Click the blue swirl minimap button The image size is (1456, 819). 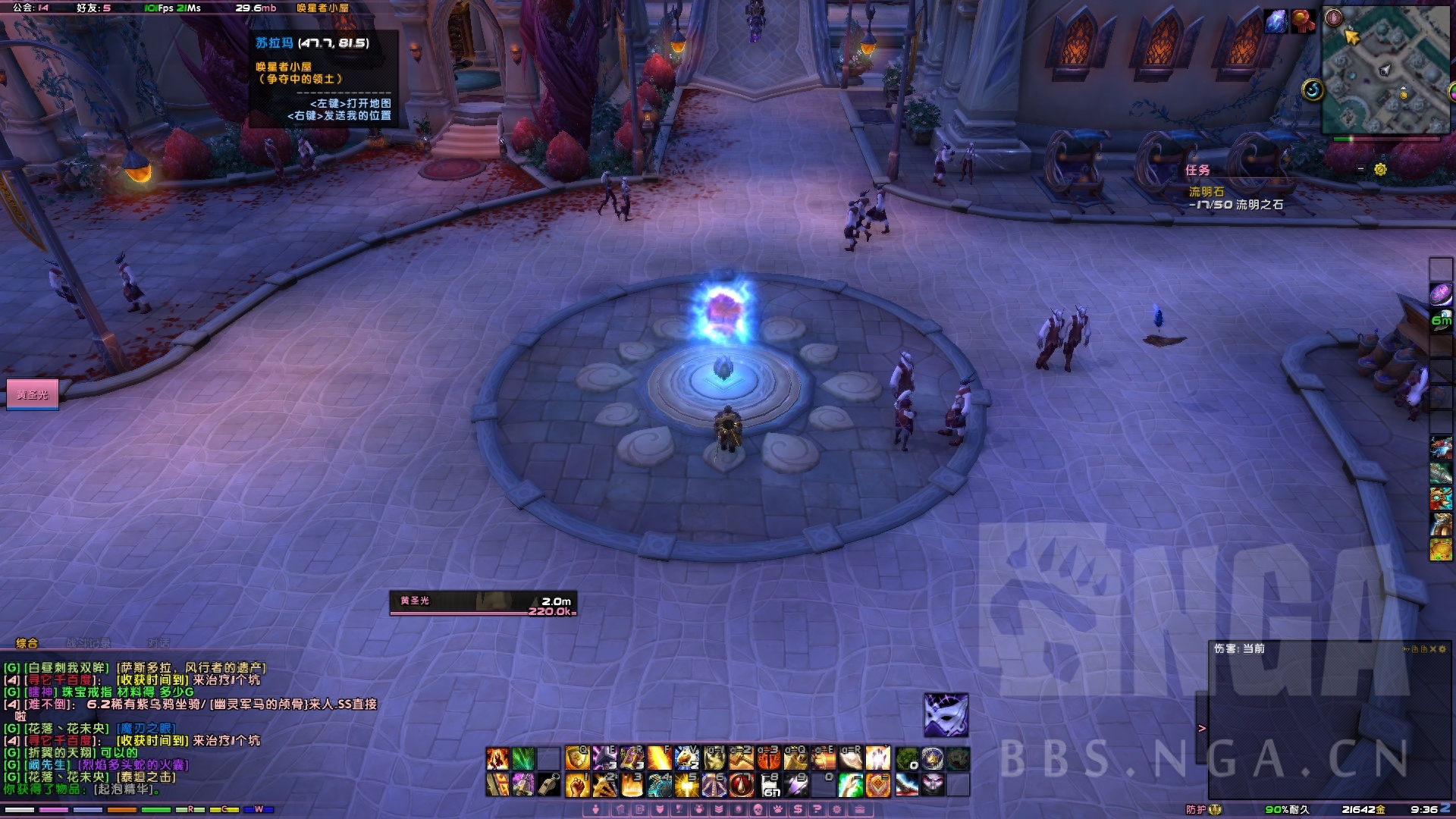coord(1313,90)
